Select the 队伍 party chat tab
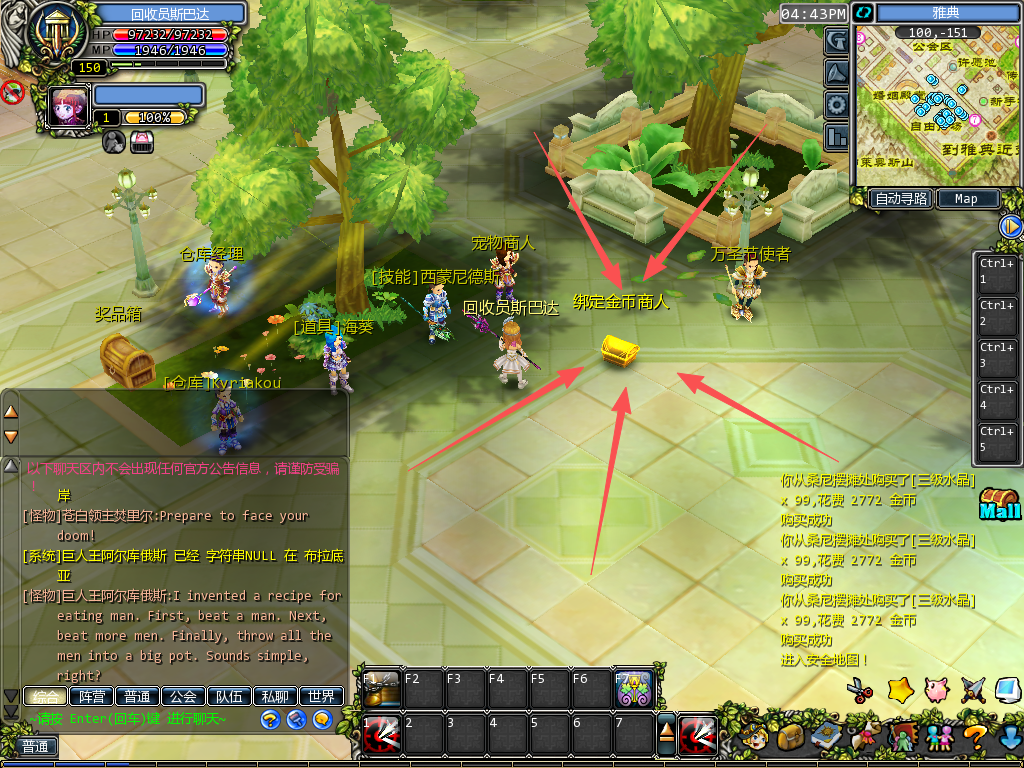The height and width of the screenshot is (768, 1024). 228,696
